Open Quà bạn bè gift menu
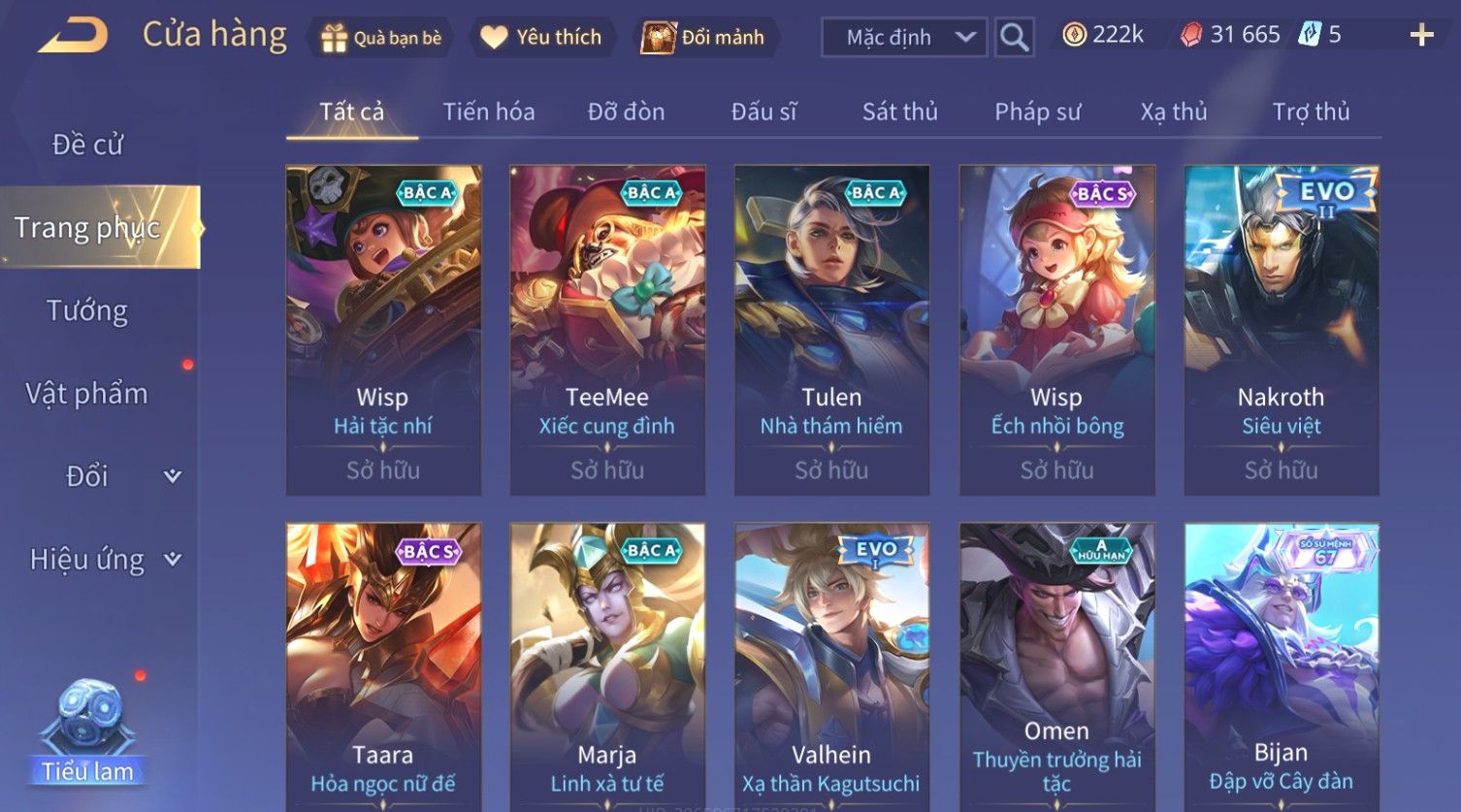Screen dimensions: 1461x812 click(x=380, y=38)
